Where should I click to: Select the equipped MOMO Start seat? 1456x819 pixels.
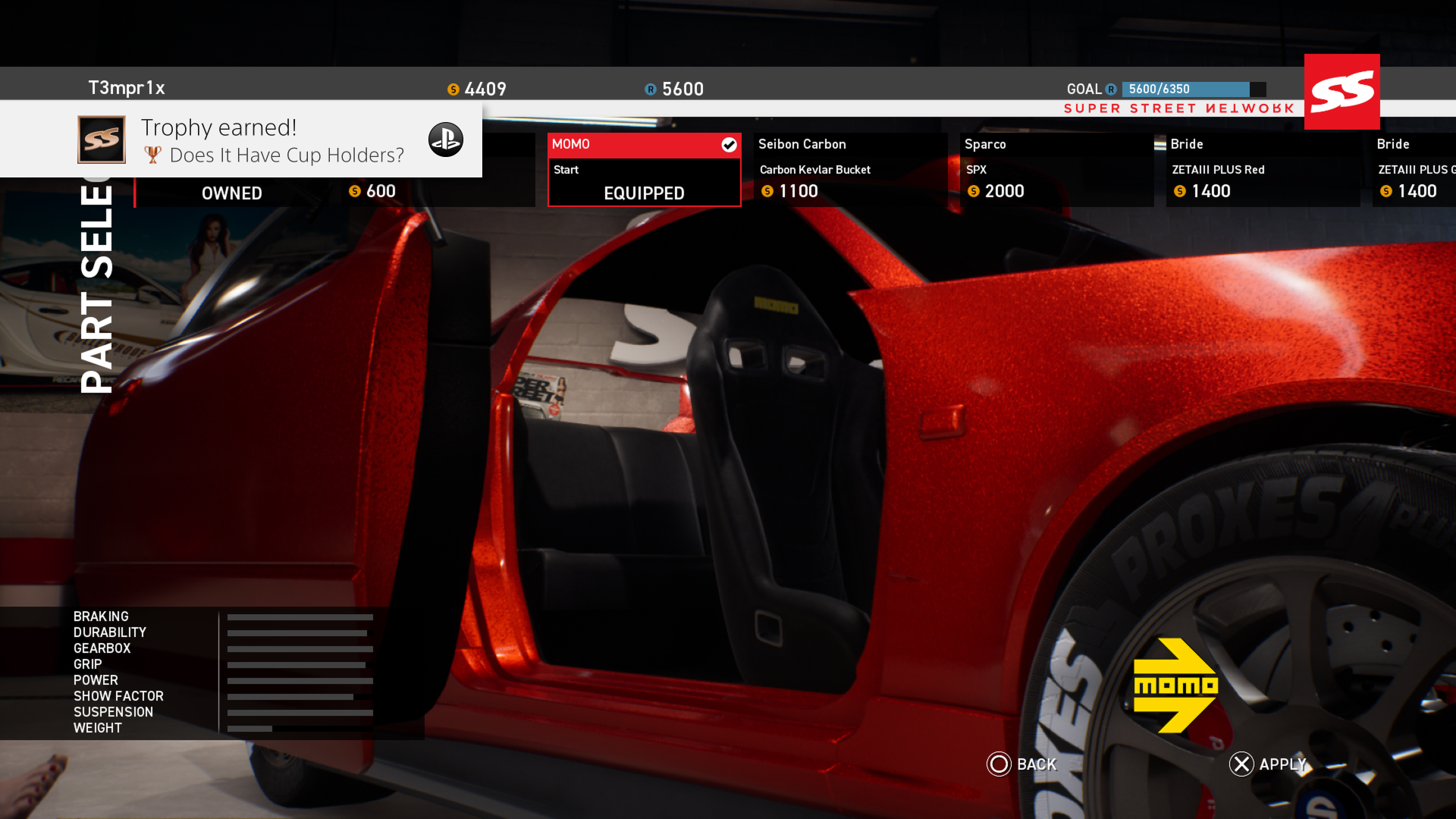pyautogui.click(x=644, y=170)
